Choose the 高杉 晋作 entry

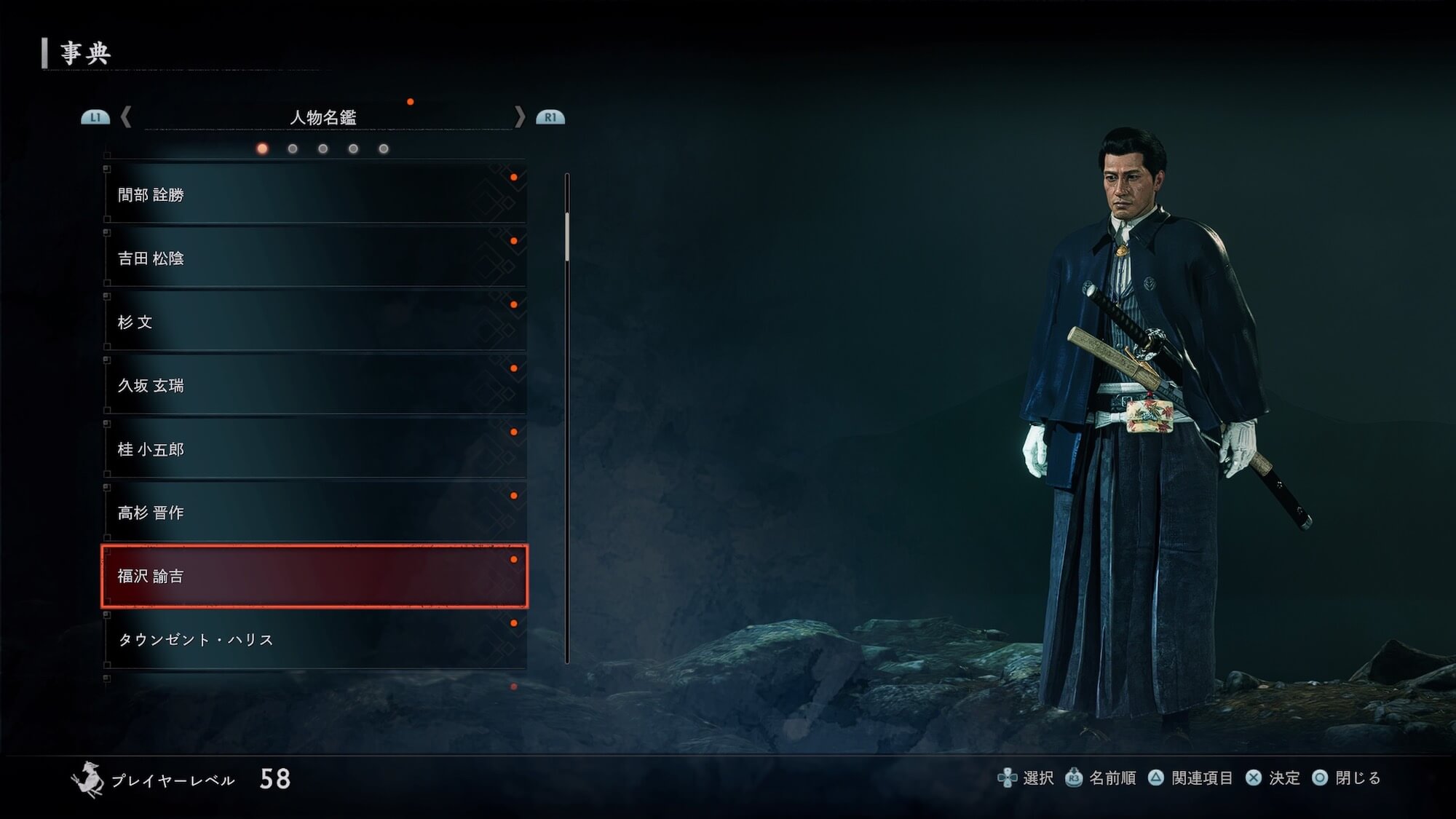coord(314,513)
